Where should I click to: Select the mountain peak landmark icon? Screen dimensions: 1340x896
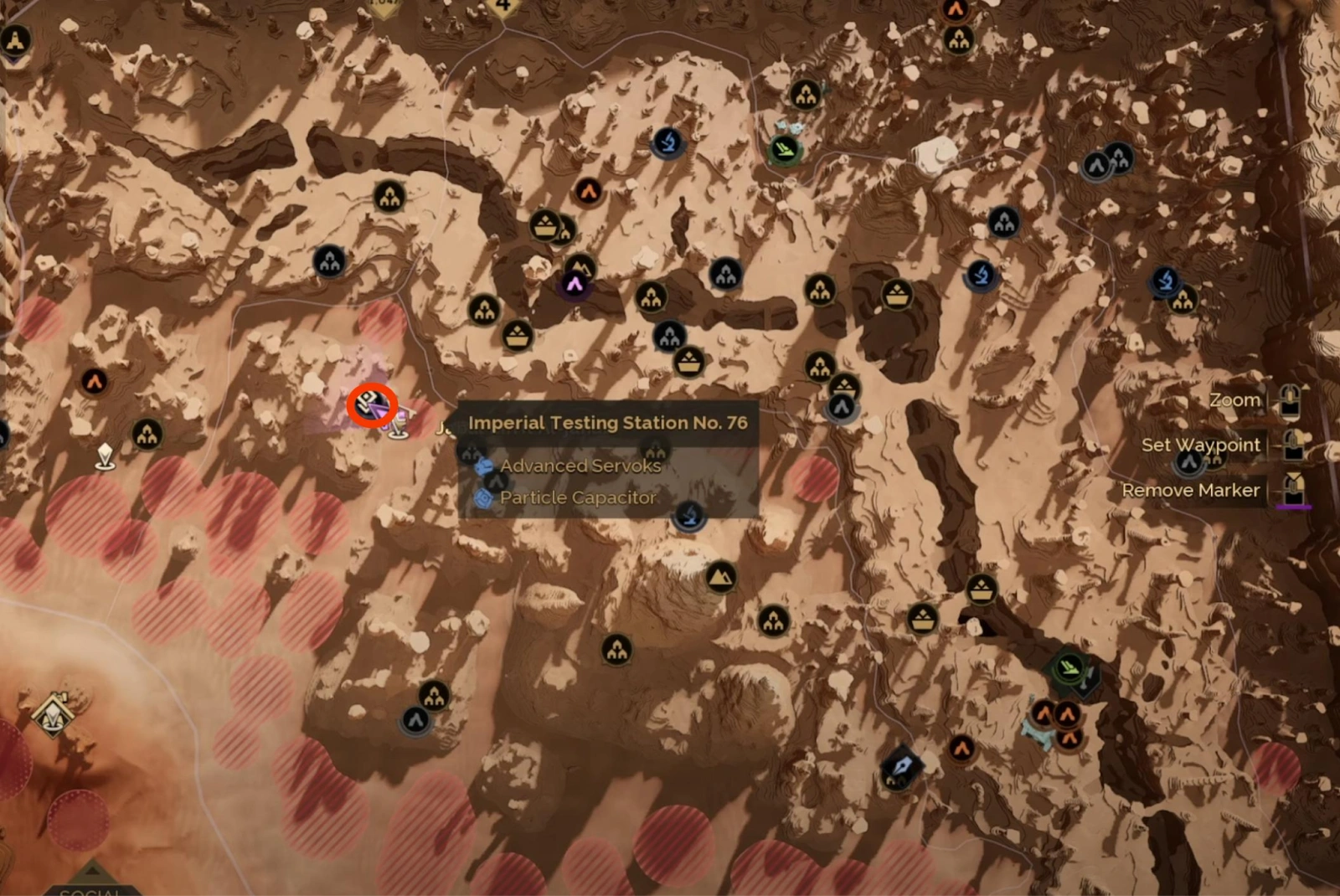point(722,578)
